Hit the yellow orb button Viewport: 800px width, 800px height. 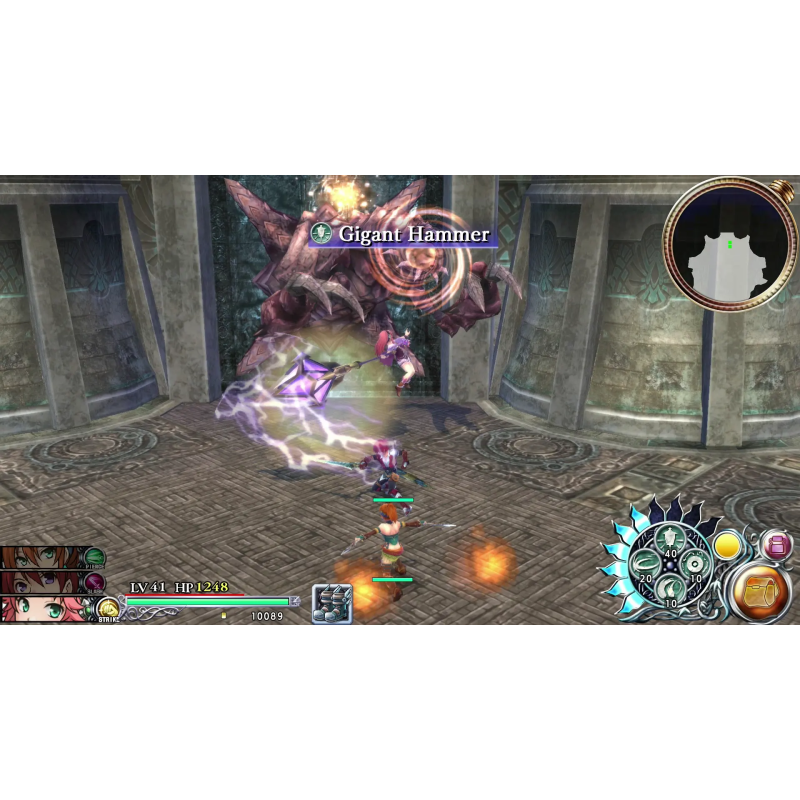pos(728,546)
